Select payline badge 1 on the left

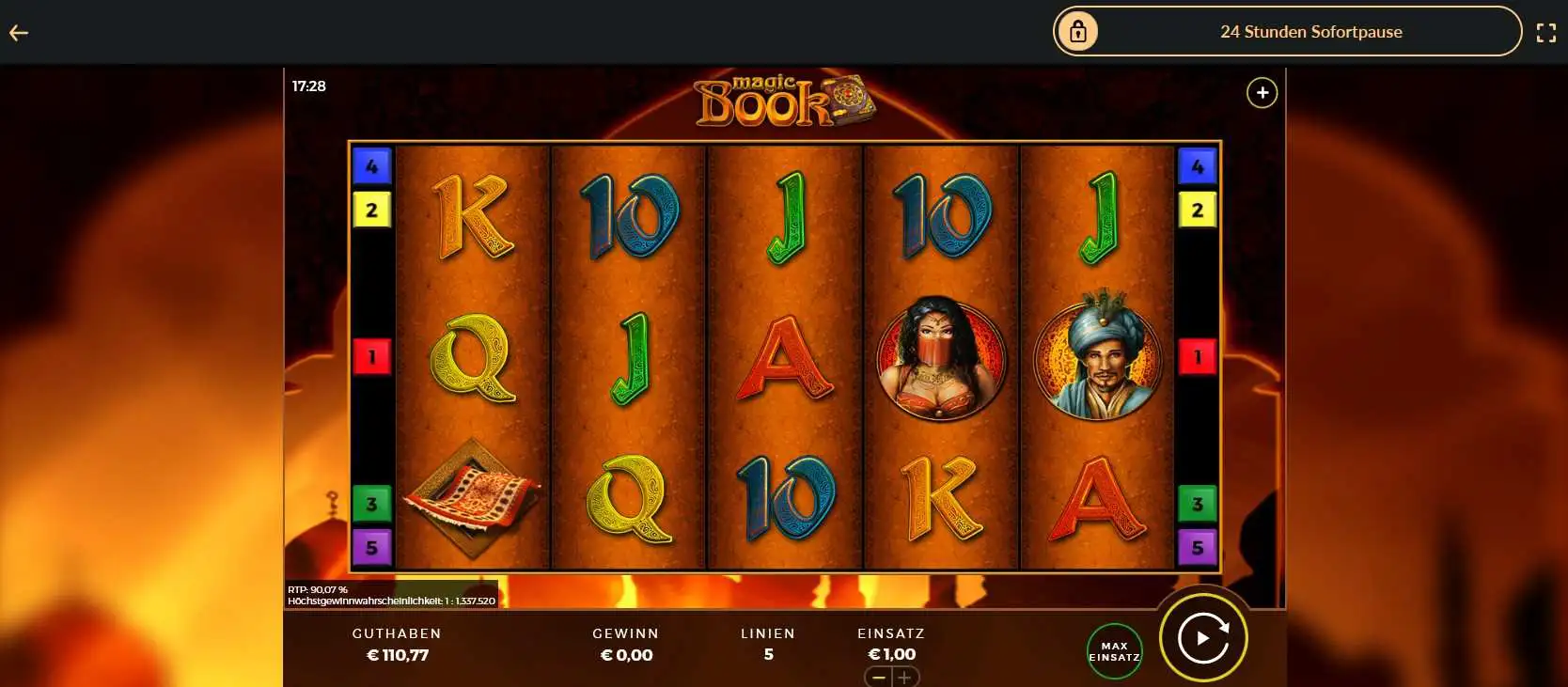[372, 355]
